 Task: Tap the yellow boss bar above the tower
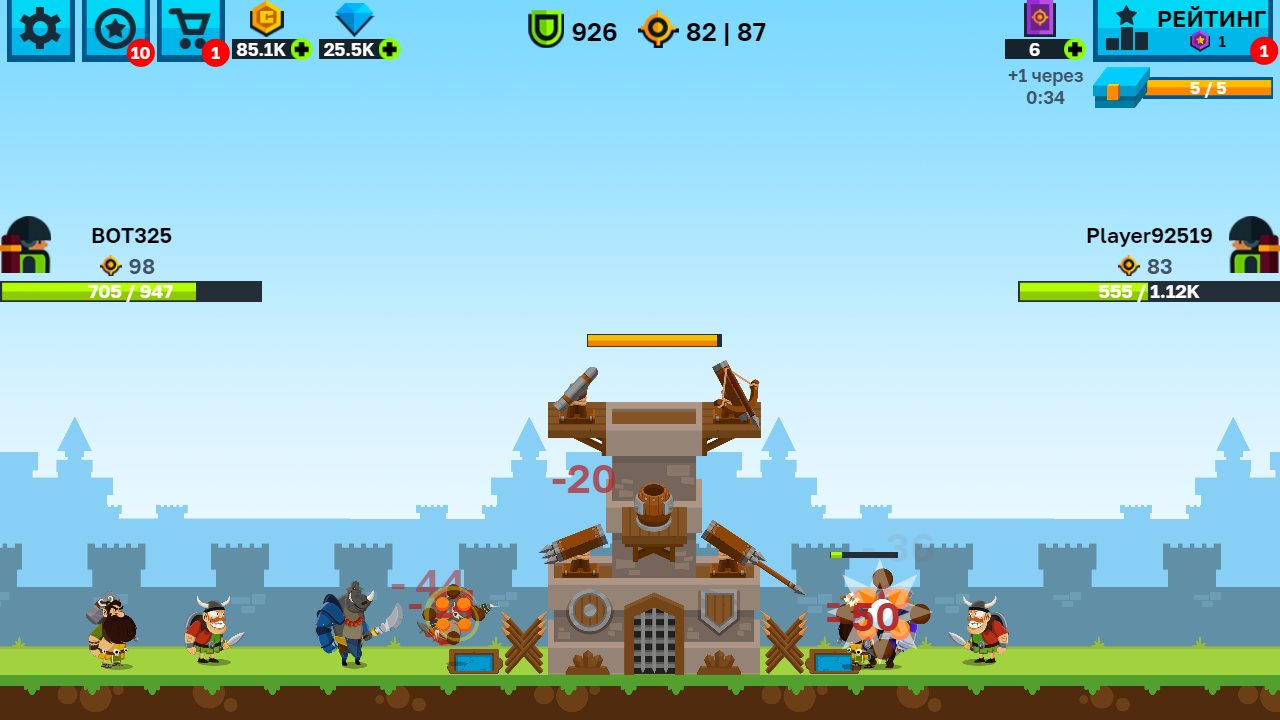pyautogui.click(x=652, y=340)
